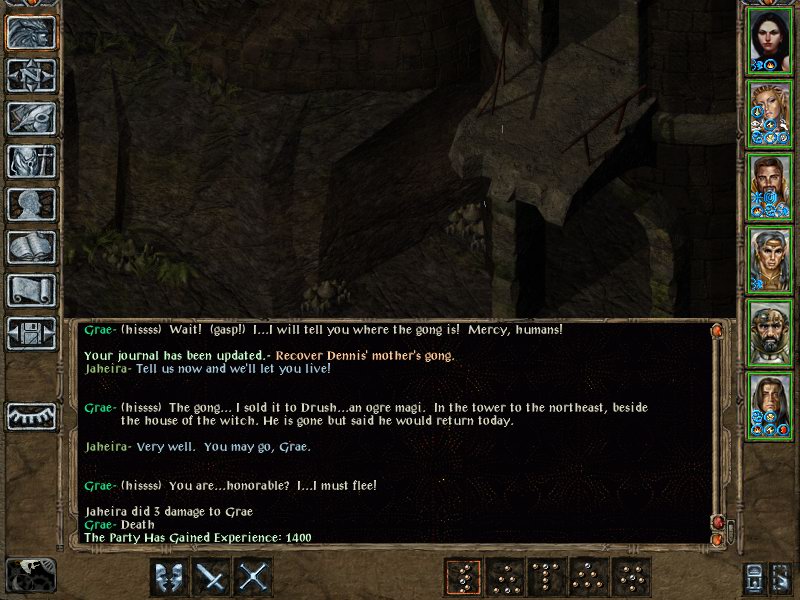Viewport: 800px width, 600px height.
Task: Open the area map with the compass button
Action: [31, 75]
